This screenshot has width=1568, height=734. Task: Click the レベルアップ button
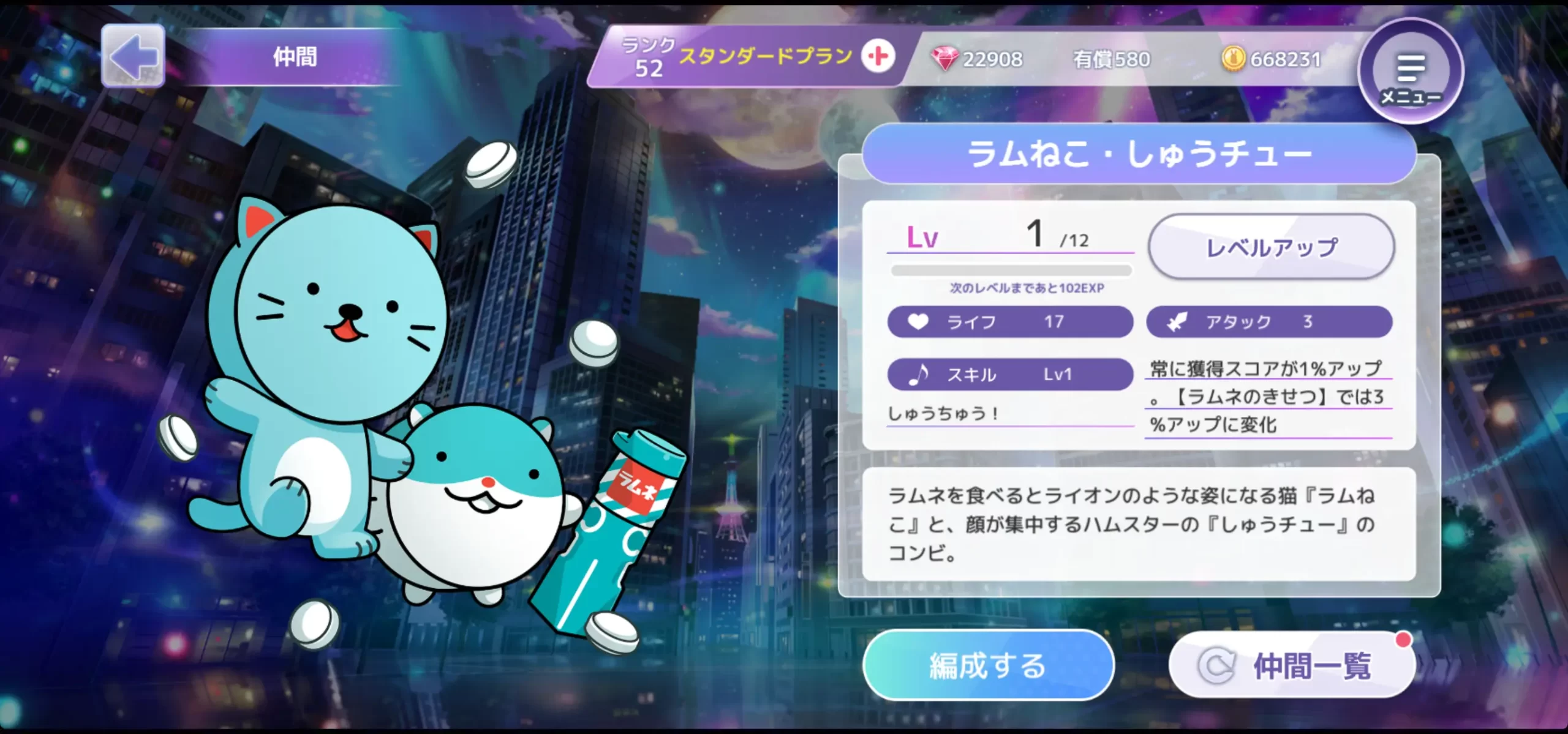(x=1271, y=247)
